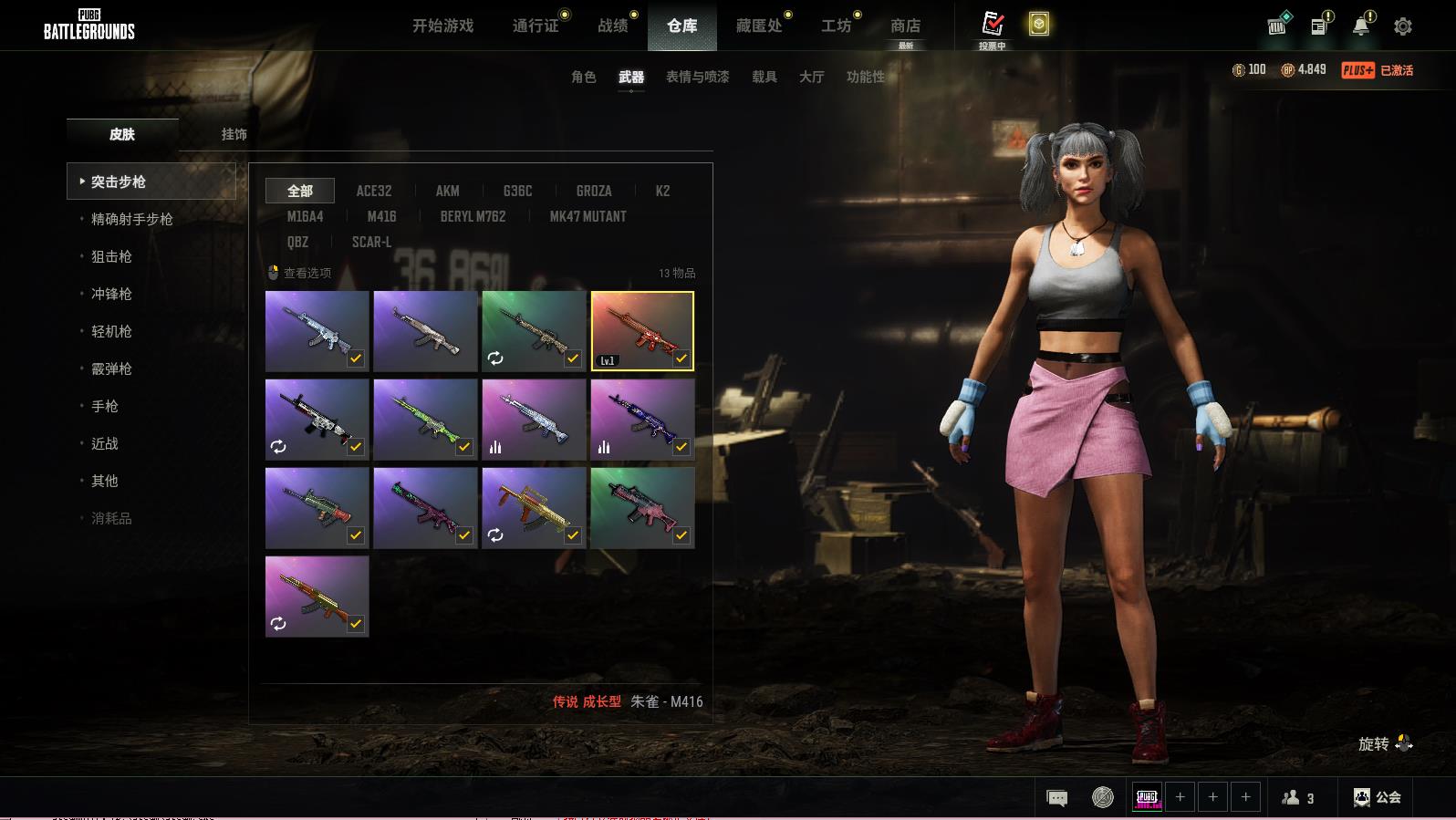Open the chat bubble icon
The height and width of the screenshot is (820, 1456).
pos(1056,798)
